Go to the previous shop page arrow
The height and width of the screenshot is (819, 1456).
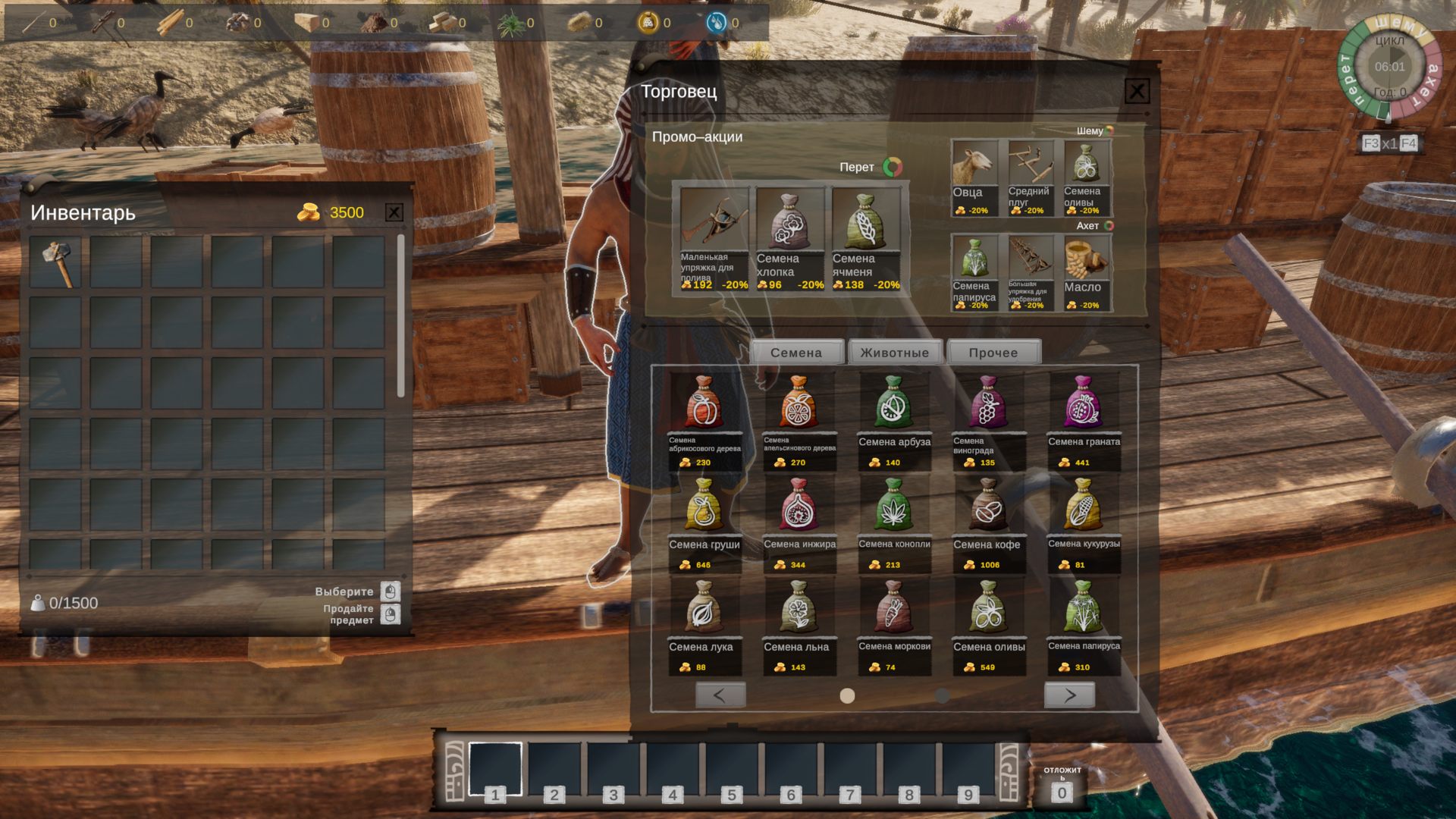coord(720,695)
